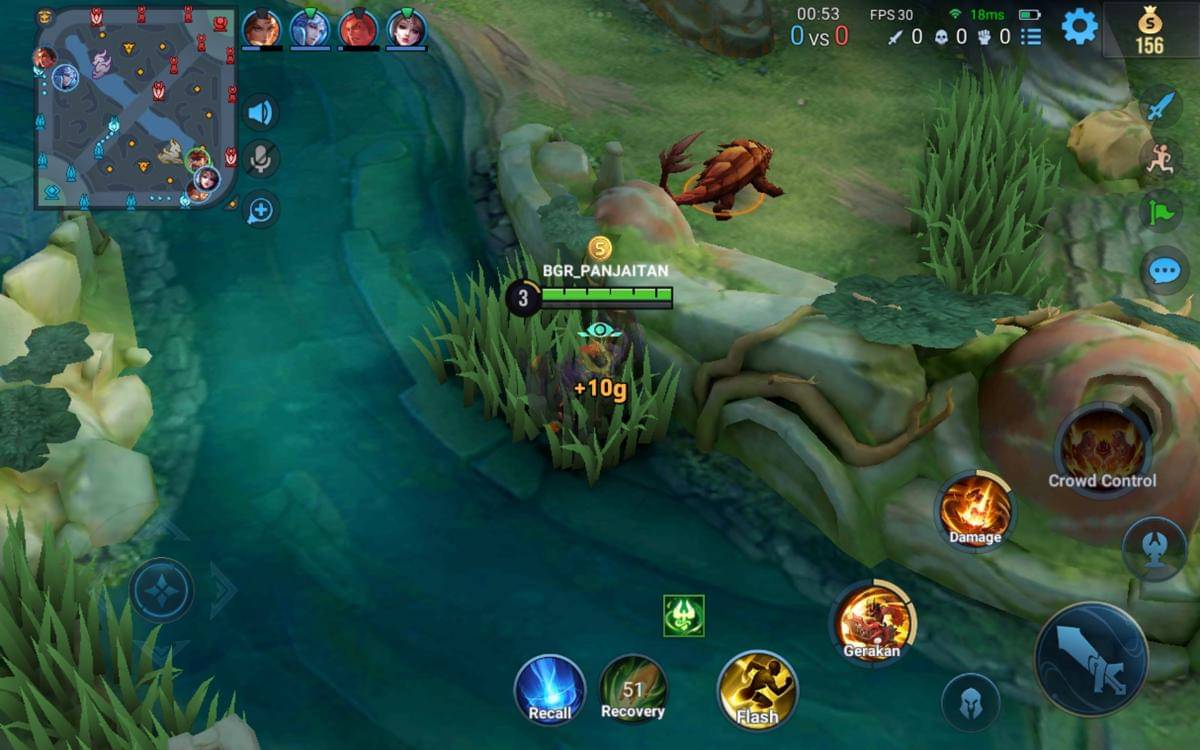Screen dimensions: 1200x750
Task: Toggle the microphone button
Action: point(261,160)
